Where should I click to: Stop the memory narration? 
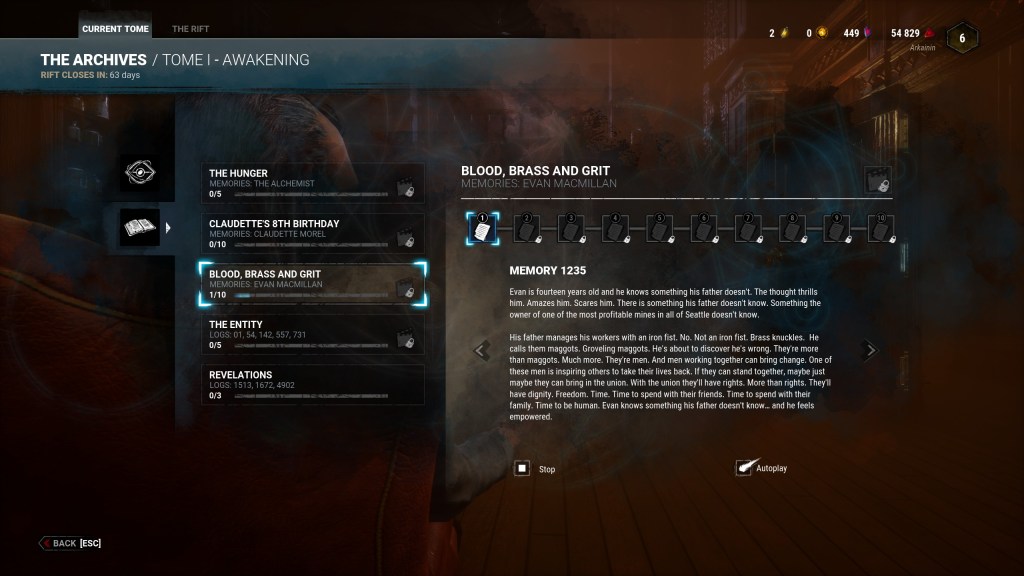tap(522, 468)
